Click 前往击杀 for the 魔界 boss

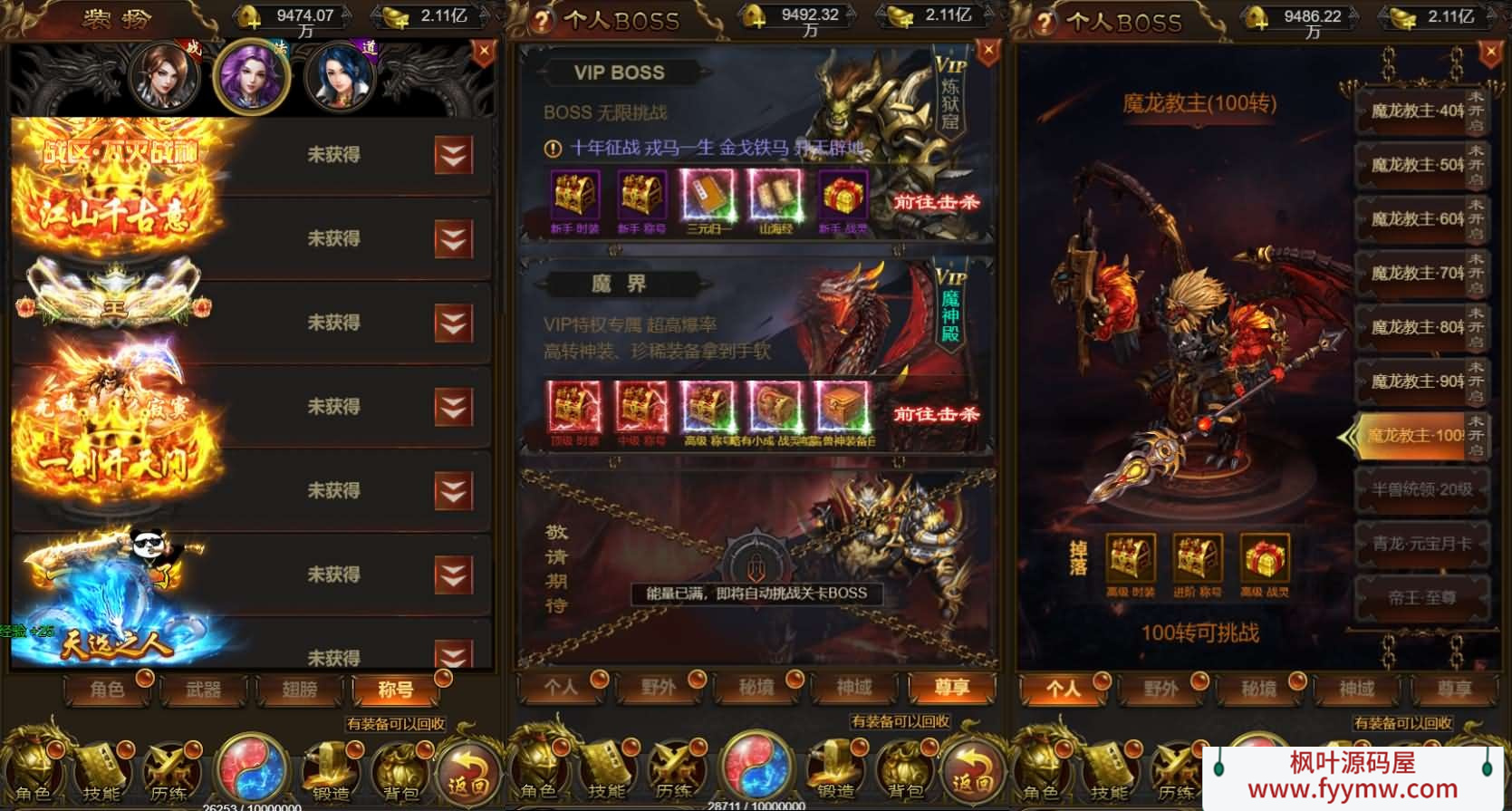[x=936, y=414]
